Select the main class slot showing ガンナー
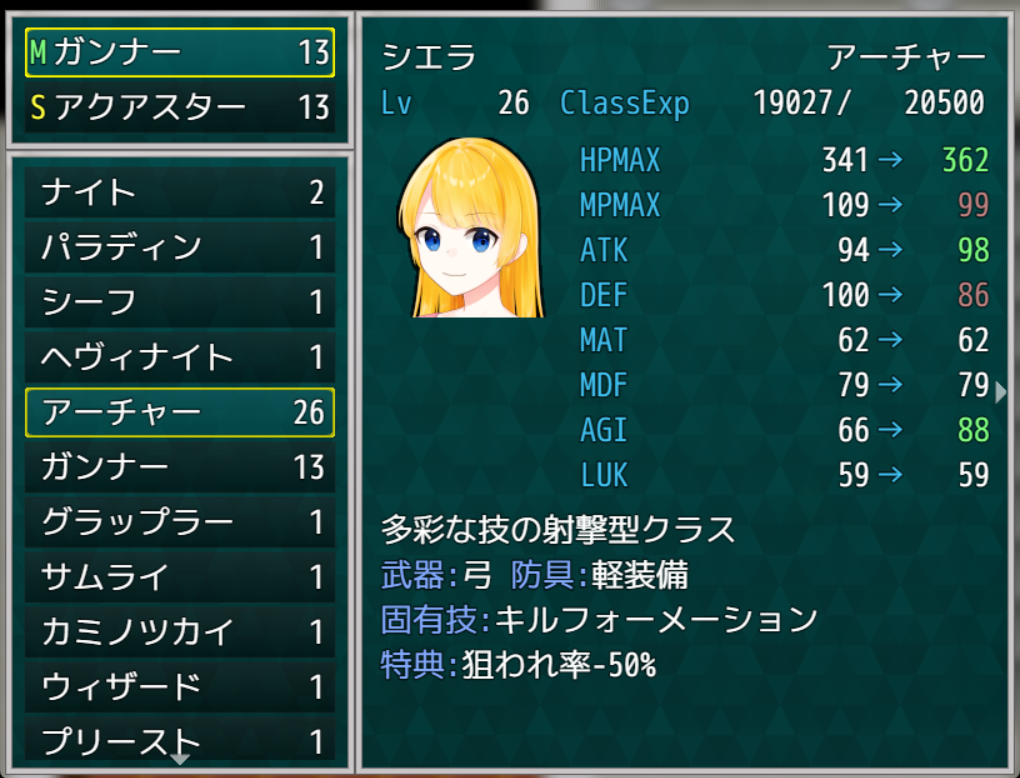 pyautogui.click(x=180, y=53)
